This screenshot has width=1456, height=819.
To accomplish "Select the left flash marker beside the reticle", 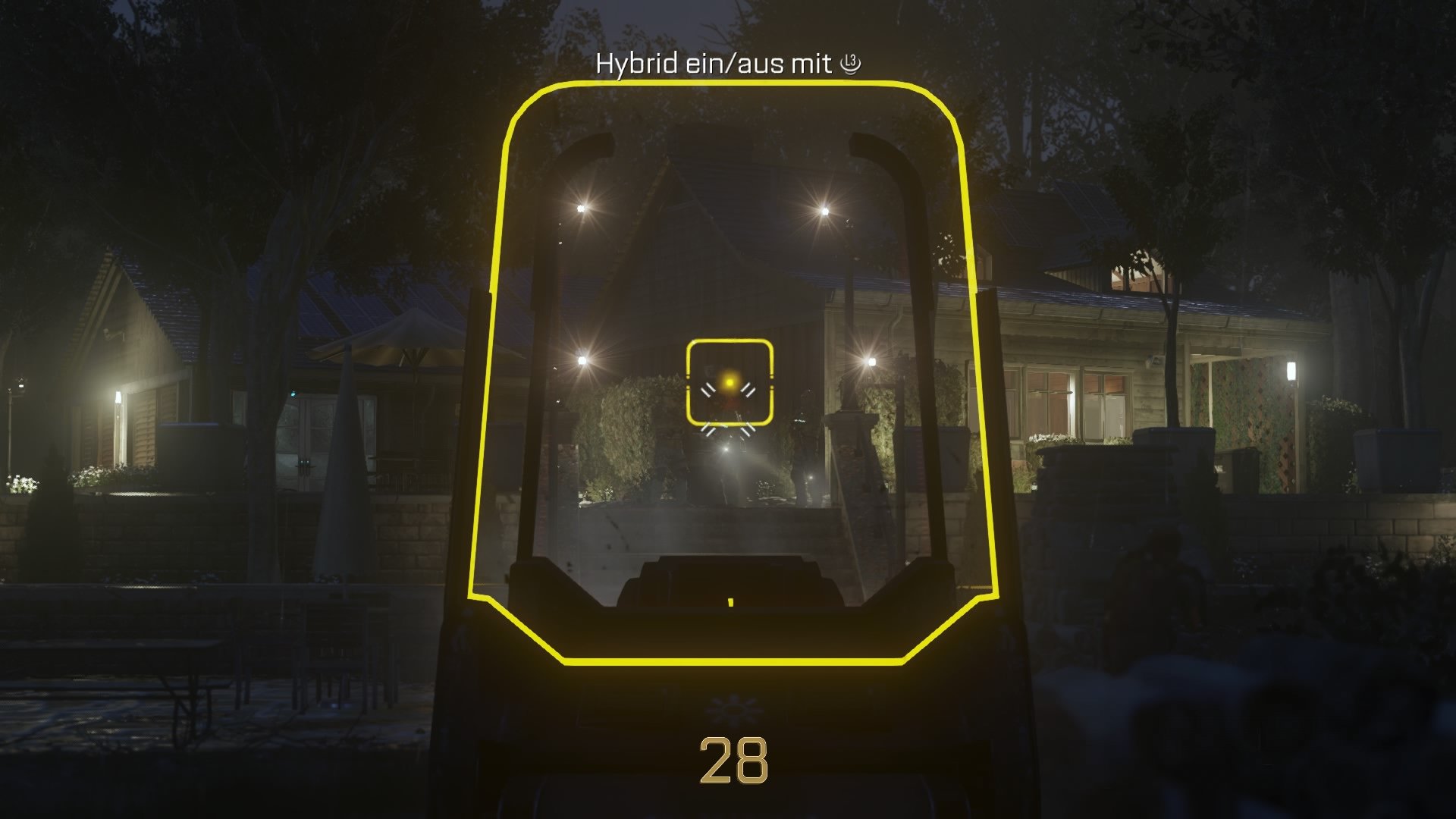I will [709, 391].
